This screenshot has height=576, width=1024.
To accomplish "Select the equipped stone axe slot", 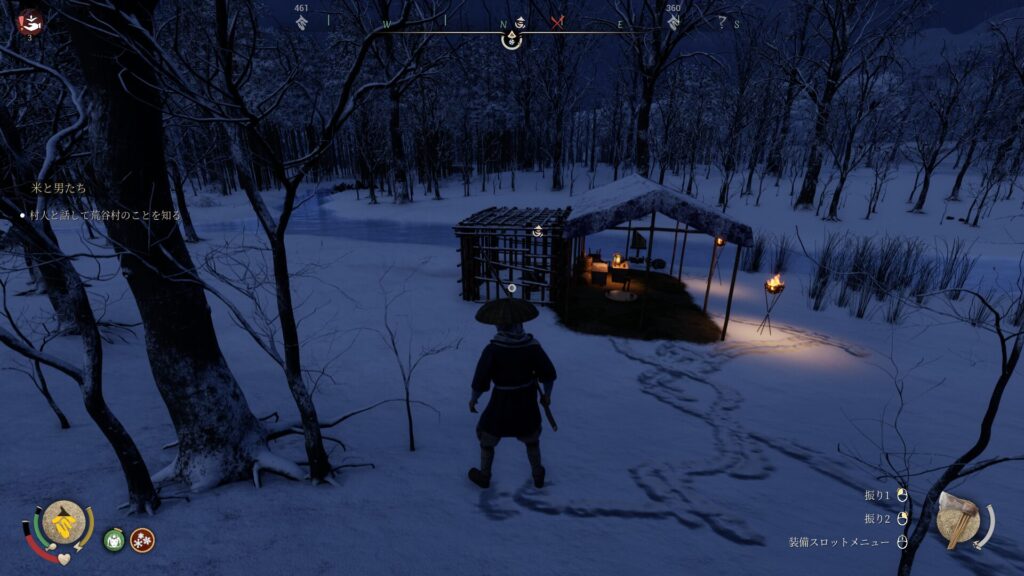I will click(961, 519).
